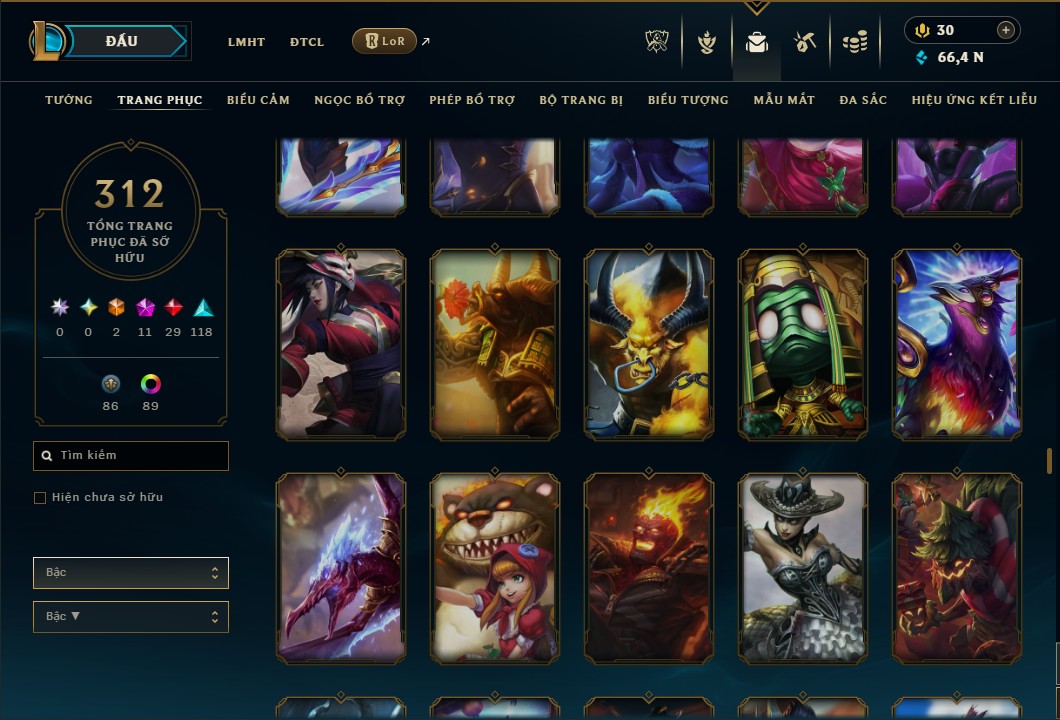Image resolution: width=1060 pixels, height=720 pixels.
Task: Click the ĐẤU play button
Action: (x=122, y=41)
